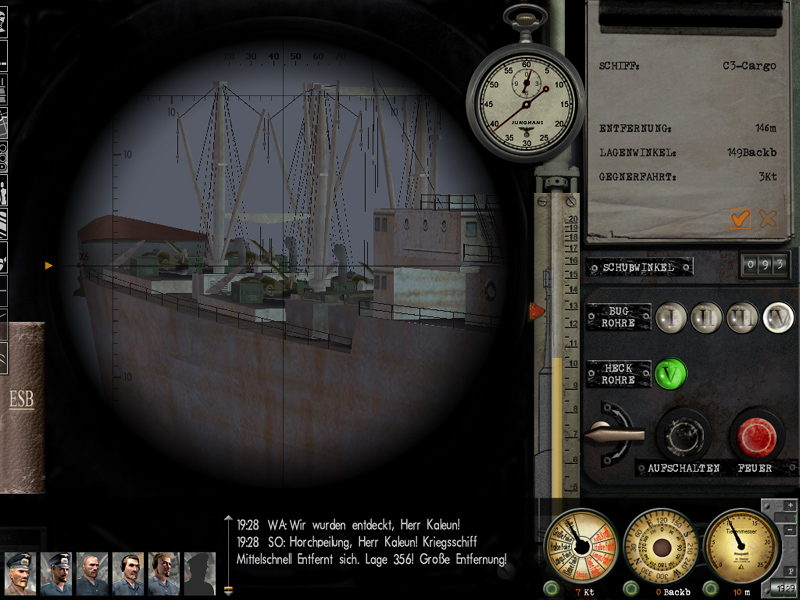Viewport: 800px width, 600px height.
Task: Select the green stern tube V
Action: pyautogui.click(x=672, y=374)
